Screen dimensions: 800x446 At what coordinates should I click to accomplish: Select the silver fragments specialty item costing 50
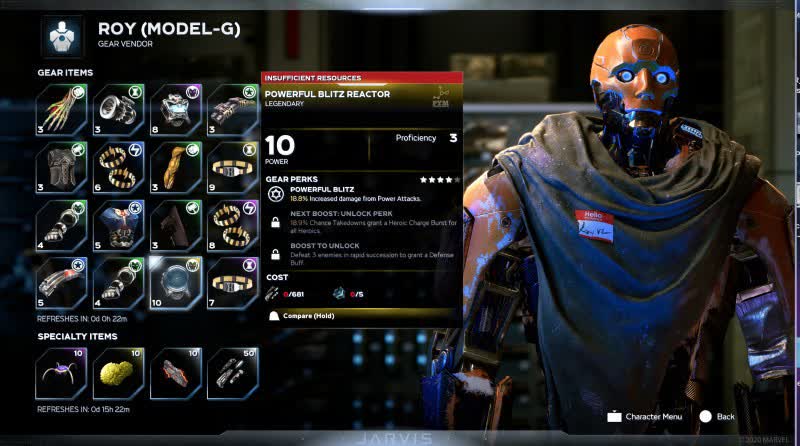(x=233, y=372)
